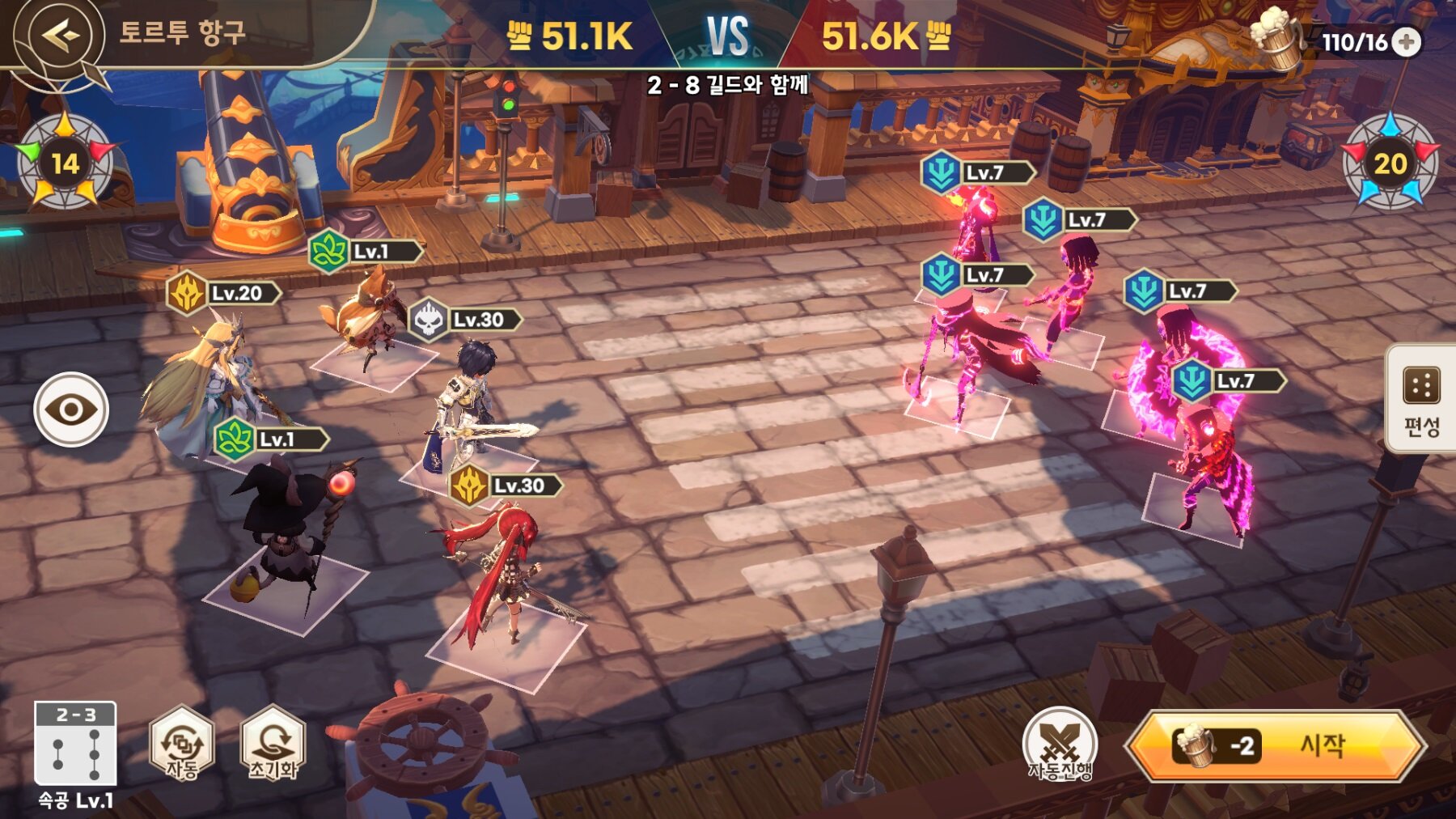Open enemy element bonus emblem showing 20
Image resolution: width=1456 pixels, height=819 pixels.
click(x=1390, y=163)
